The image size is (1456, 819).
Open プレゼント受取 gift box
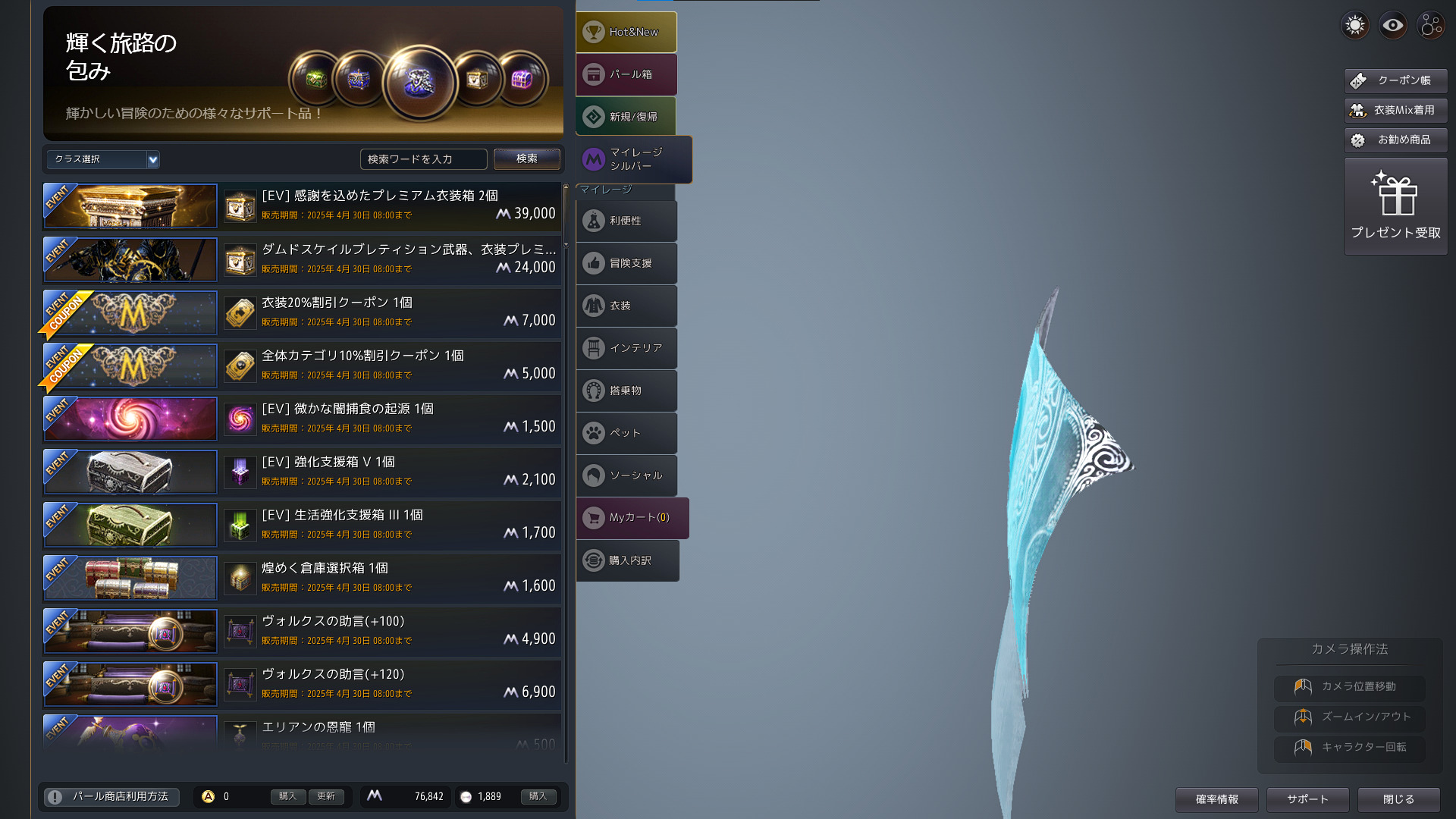click(x=1395, y=206)
